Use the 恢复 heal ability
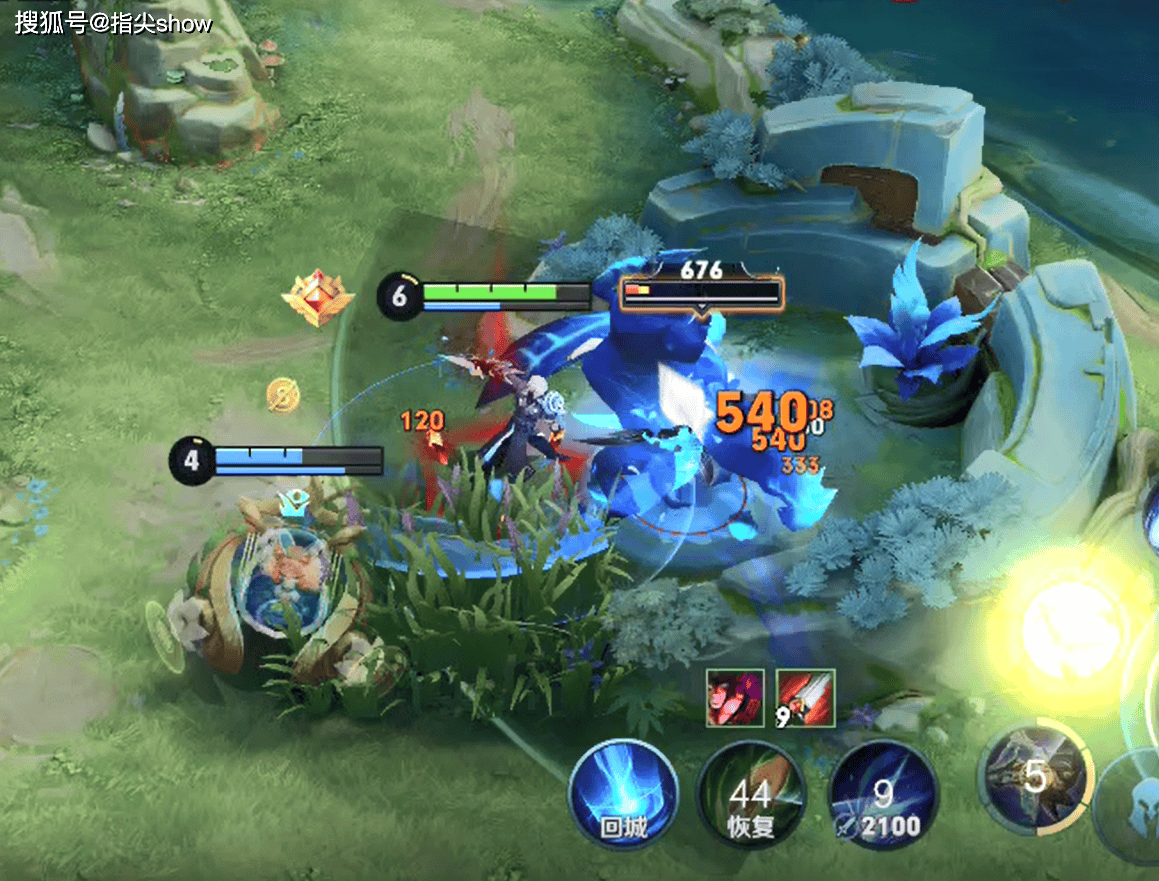1159x881 pixels. coord(751,796)
